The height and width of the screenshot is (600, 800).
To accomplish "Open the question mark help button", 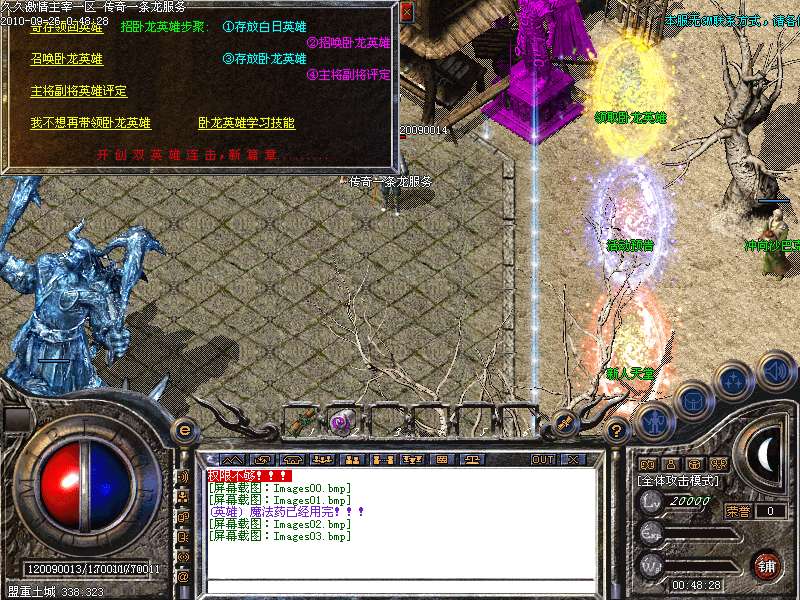I will click(617, 431).
